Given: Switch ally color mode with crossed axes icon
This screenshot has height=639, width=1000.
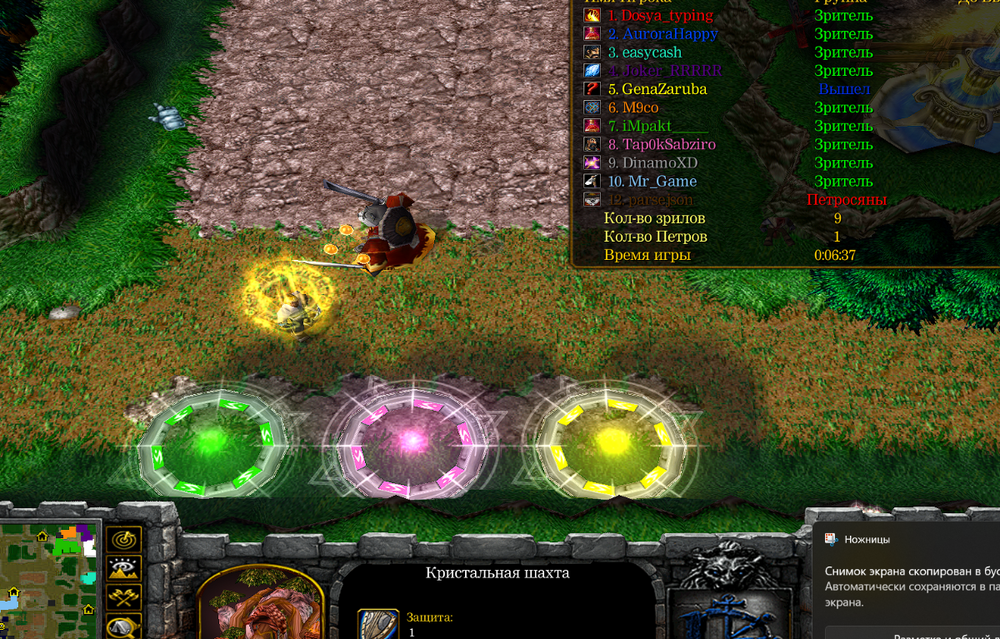Looking at the screenshot, I should (x=123, y=598).
